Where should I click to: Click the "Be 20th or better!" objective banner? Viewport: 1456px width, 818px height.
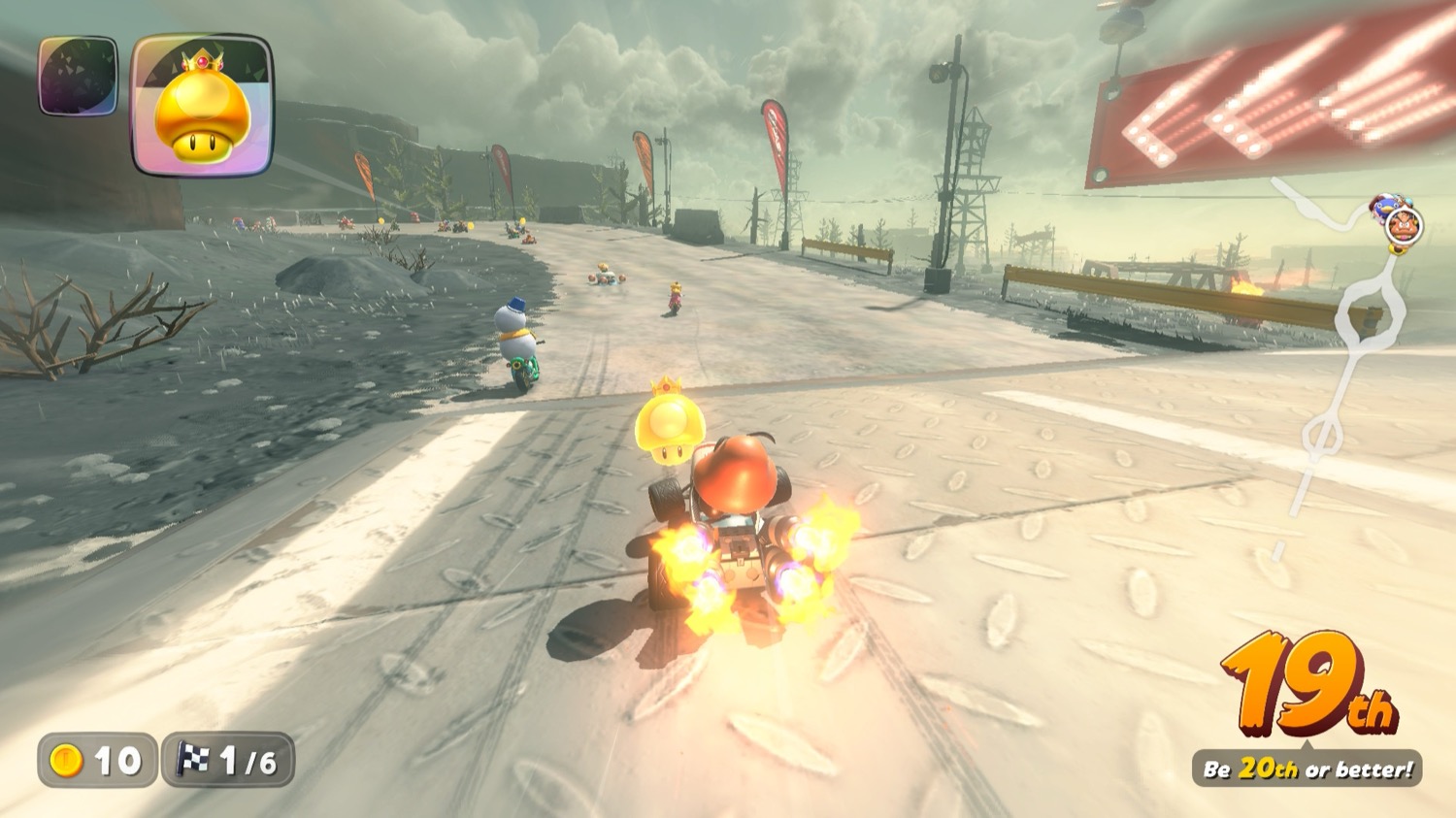pyautogui.click(x=1307, y=769)
